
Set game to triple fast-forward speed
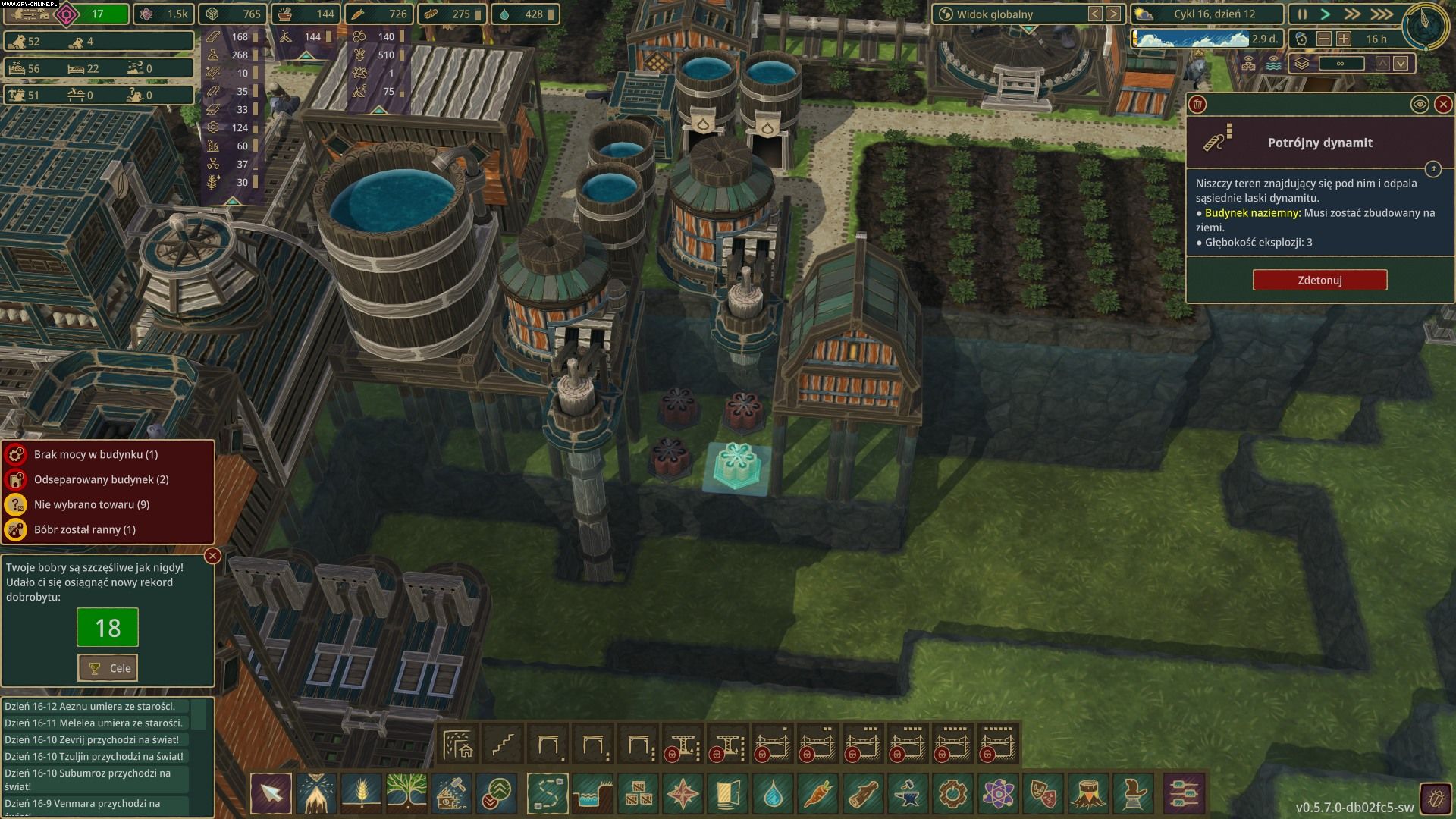click(x=1381, y=14)
